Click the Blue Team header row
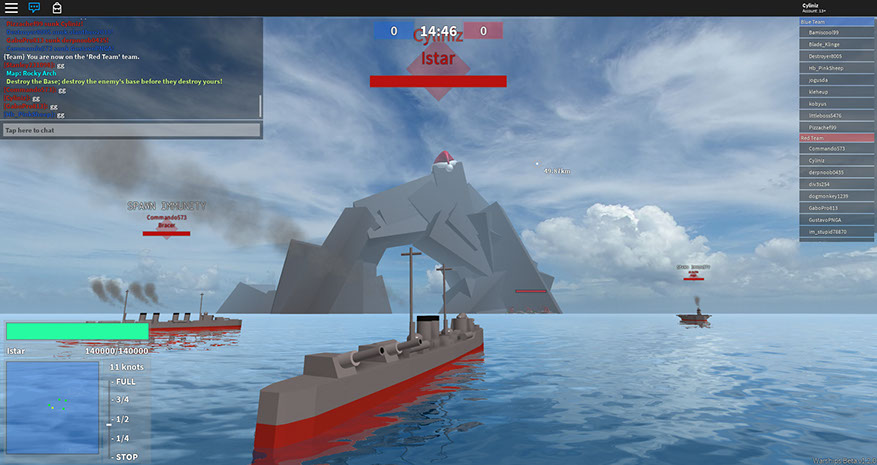The image size is (877, 465). pyautogui.click(x=836, y=21)
